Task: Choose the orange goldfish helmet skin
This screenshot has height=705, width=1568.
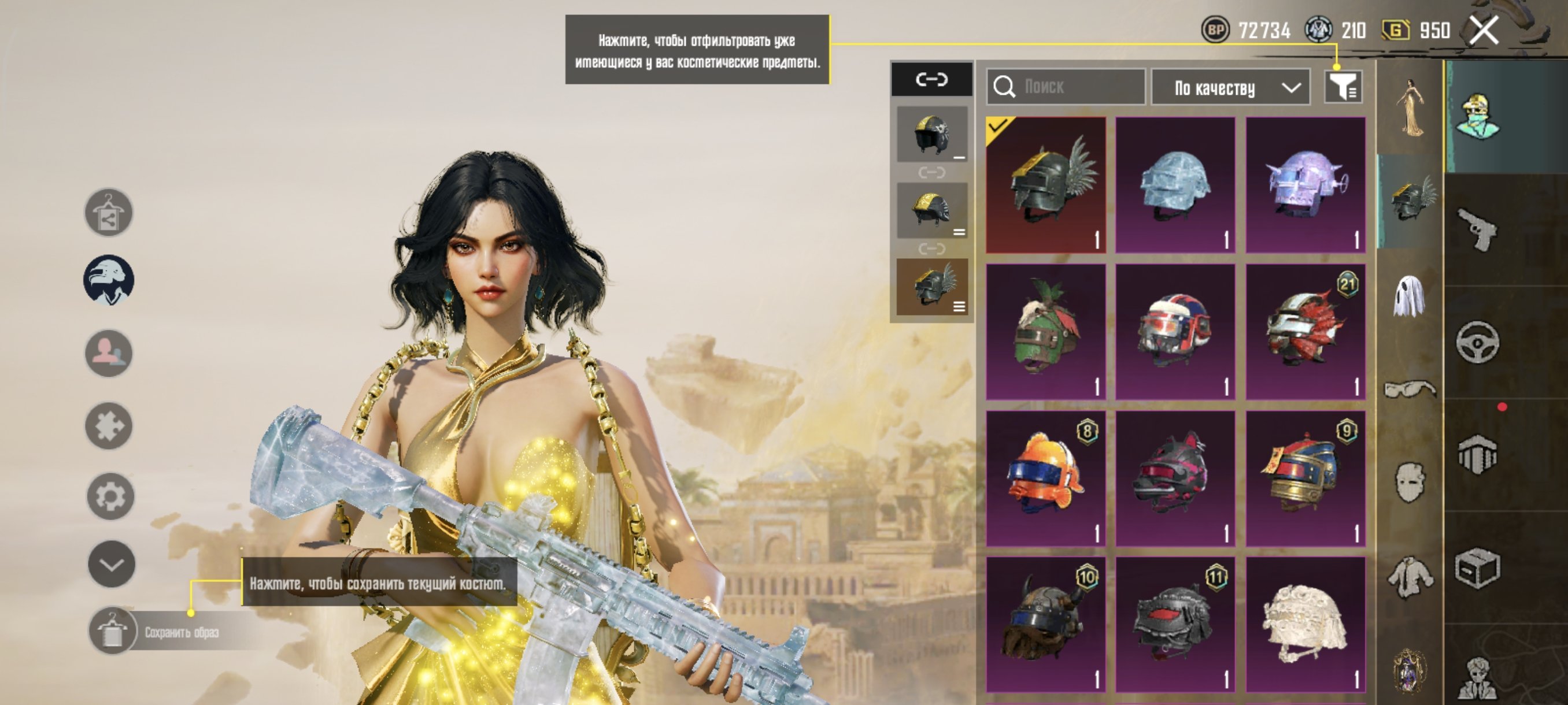Action: (1046, 478)
